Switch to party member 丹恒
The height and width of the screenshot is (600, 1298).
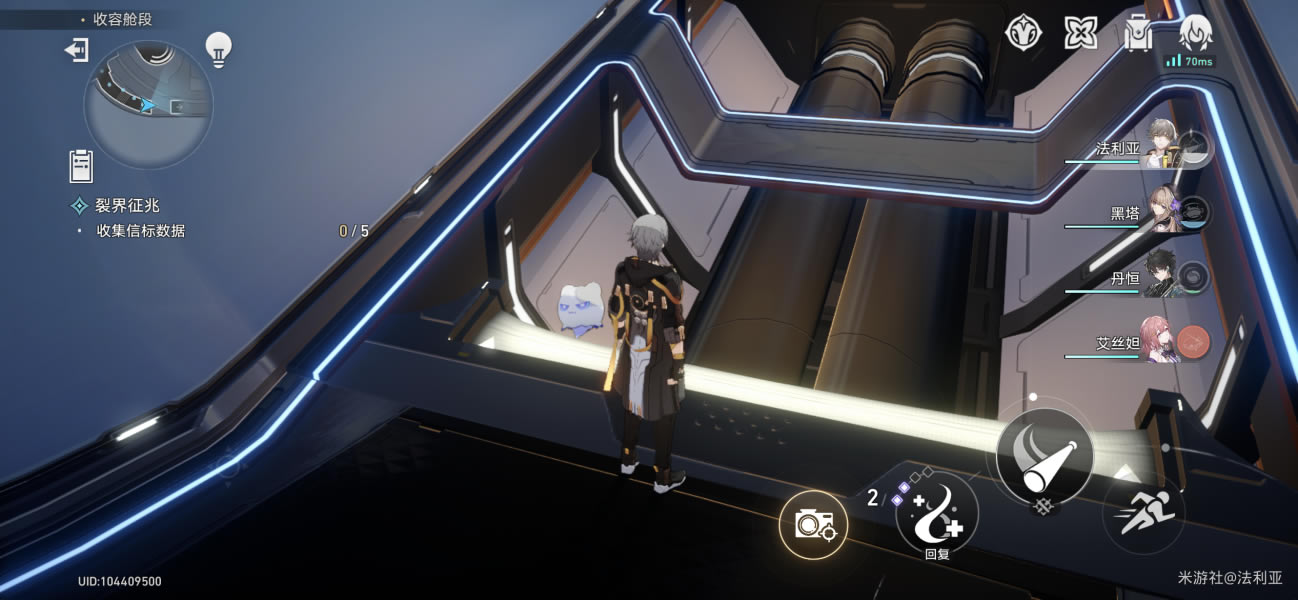[x=1162, y=277]
